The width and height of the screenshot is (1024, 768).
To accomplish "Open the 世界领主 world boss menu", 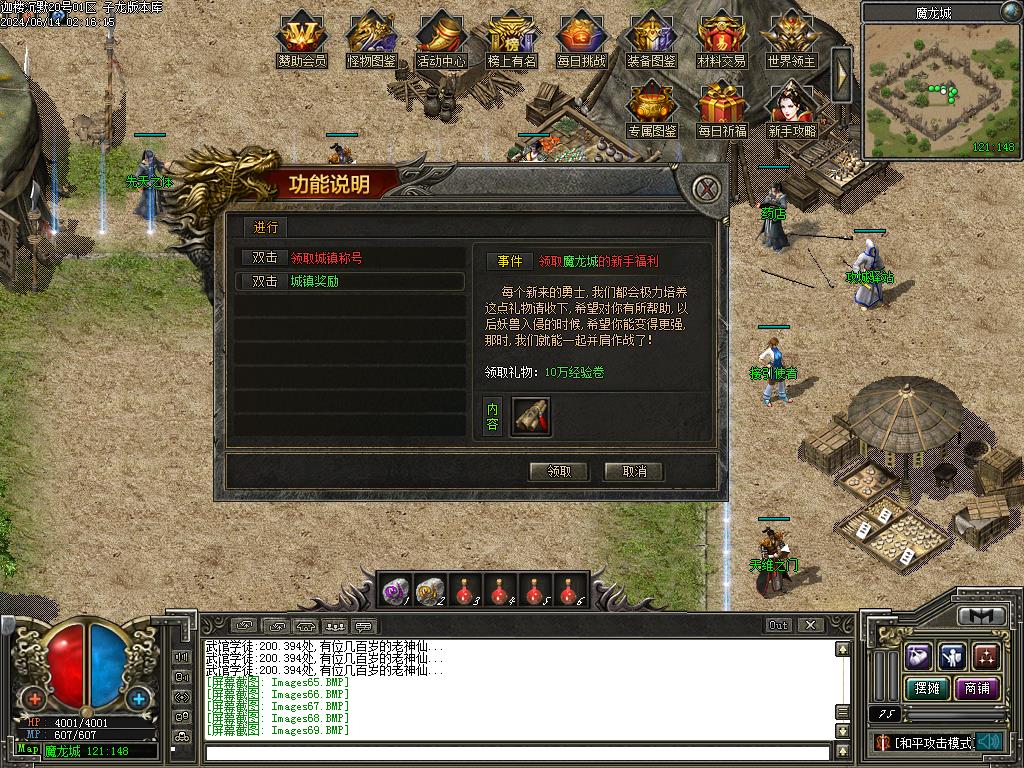I will tap(792, 40).
